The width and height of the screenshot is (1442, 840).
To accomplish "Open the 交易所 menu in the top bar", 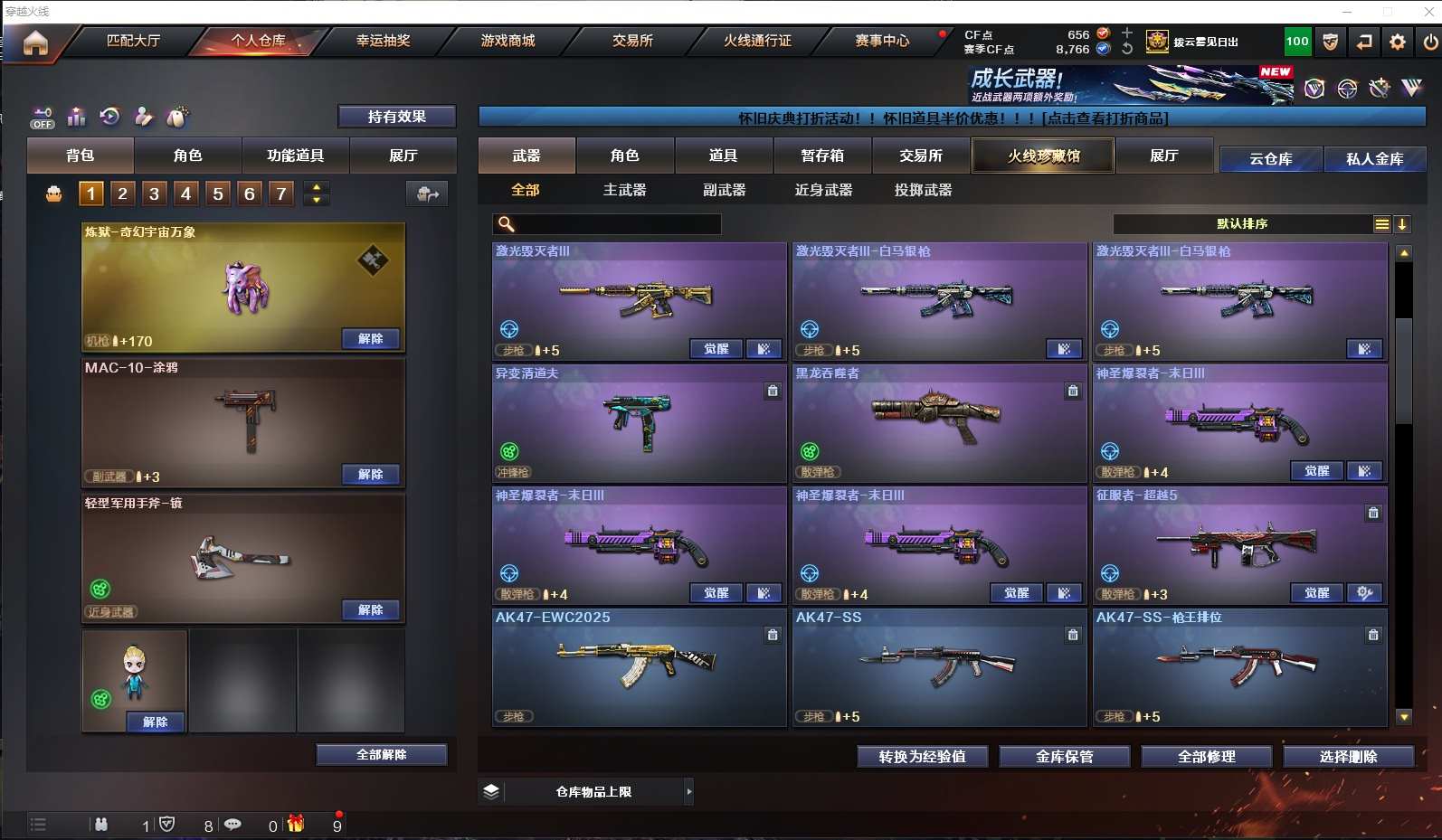I will click(x=632, y=41).
